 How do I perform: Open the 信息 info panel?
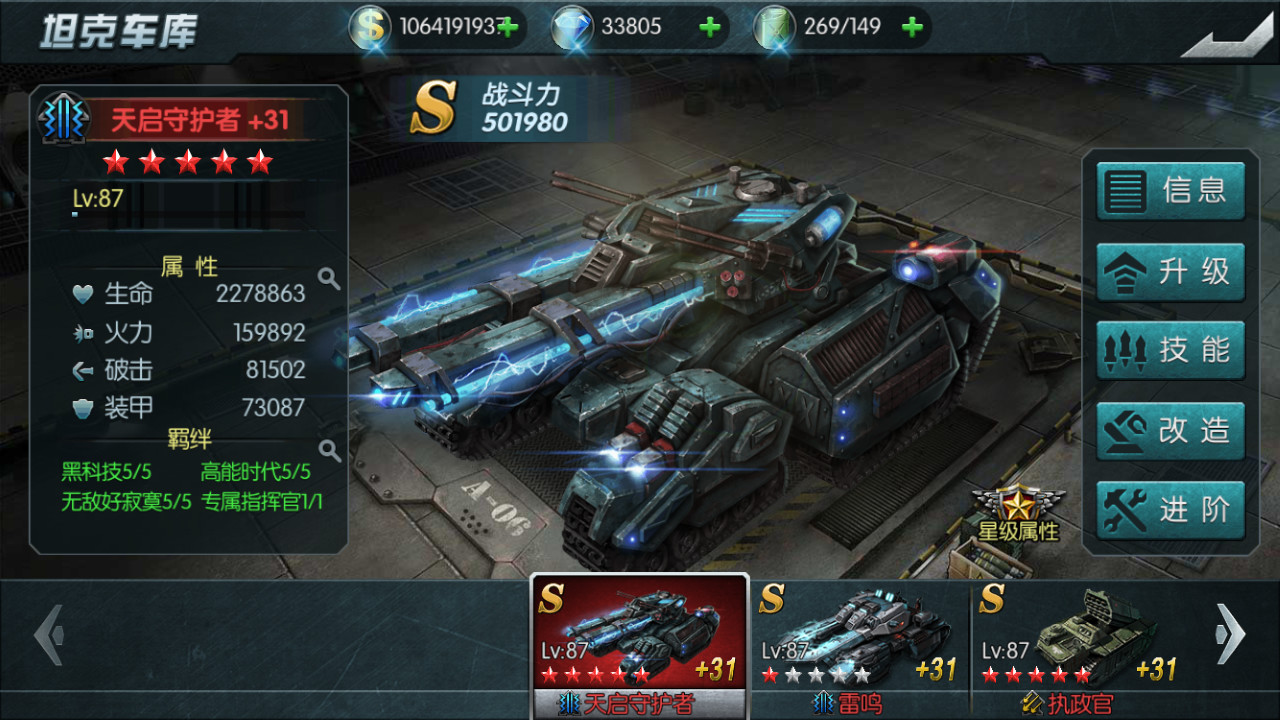[x=1170, y=190]
